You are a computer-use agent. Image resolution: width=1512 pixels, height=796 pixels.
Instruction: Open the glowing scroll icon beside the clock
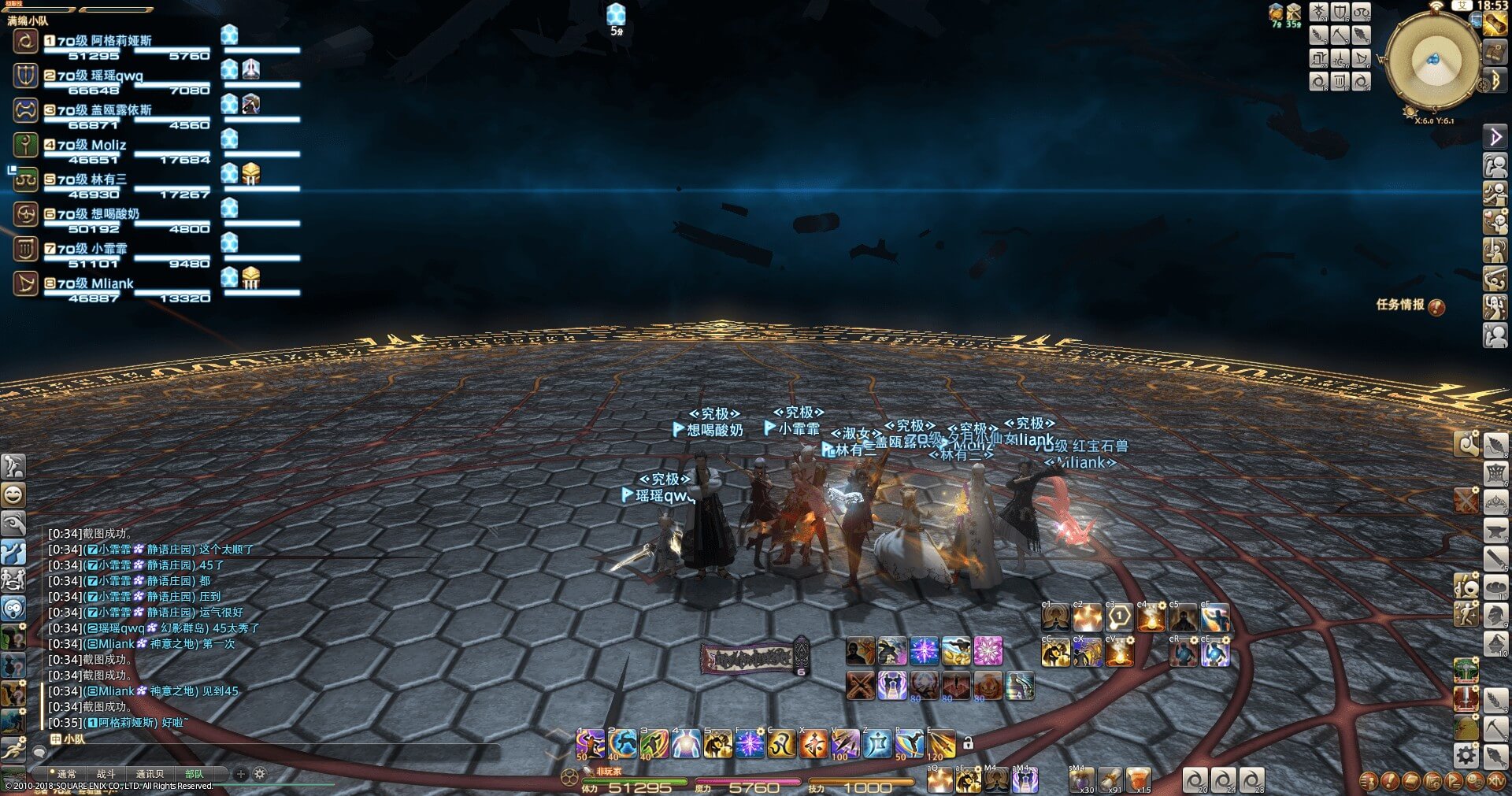click(x=1495, y=24)
